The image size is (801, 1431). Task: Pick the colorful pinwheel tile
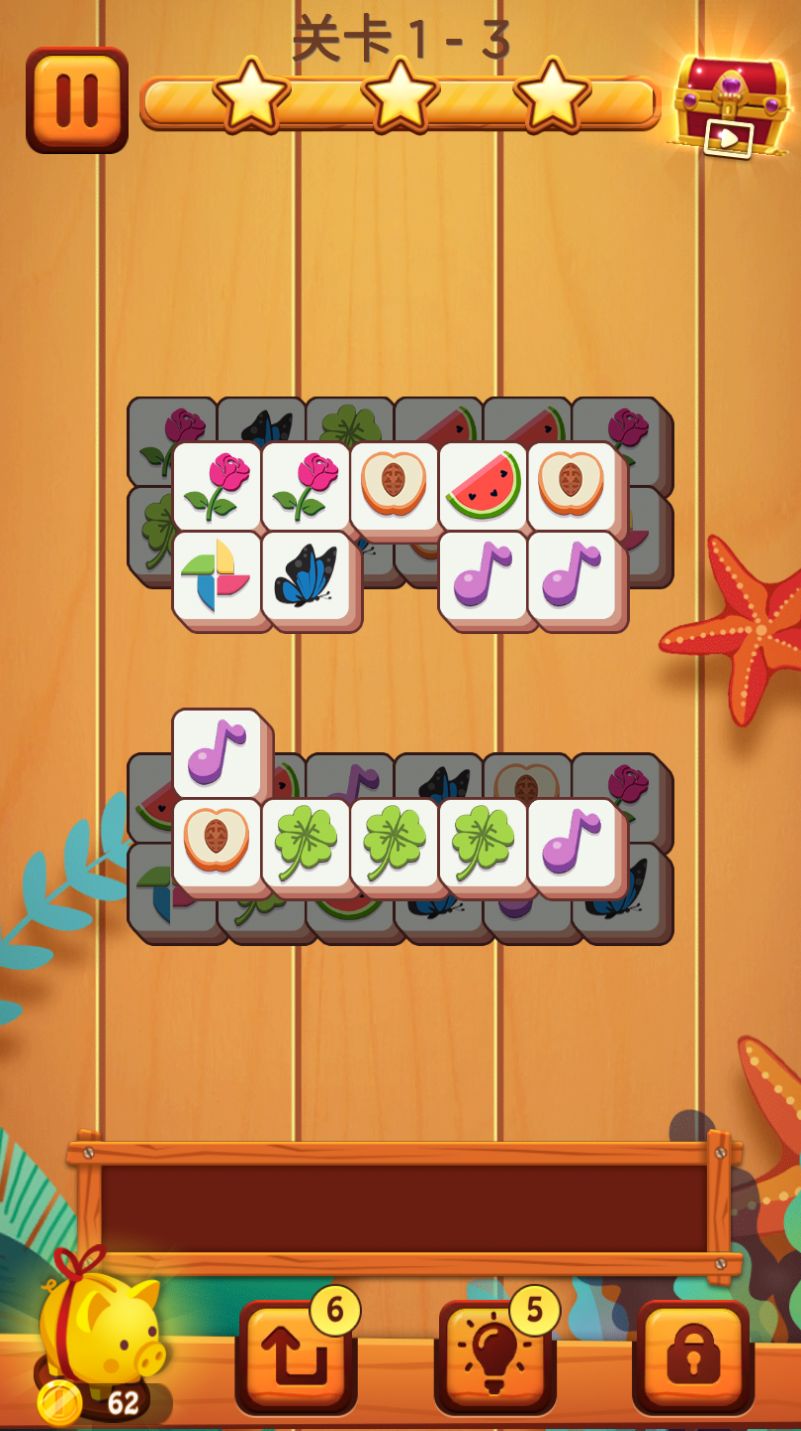pyautogui.click(x=217, y=575)
